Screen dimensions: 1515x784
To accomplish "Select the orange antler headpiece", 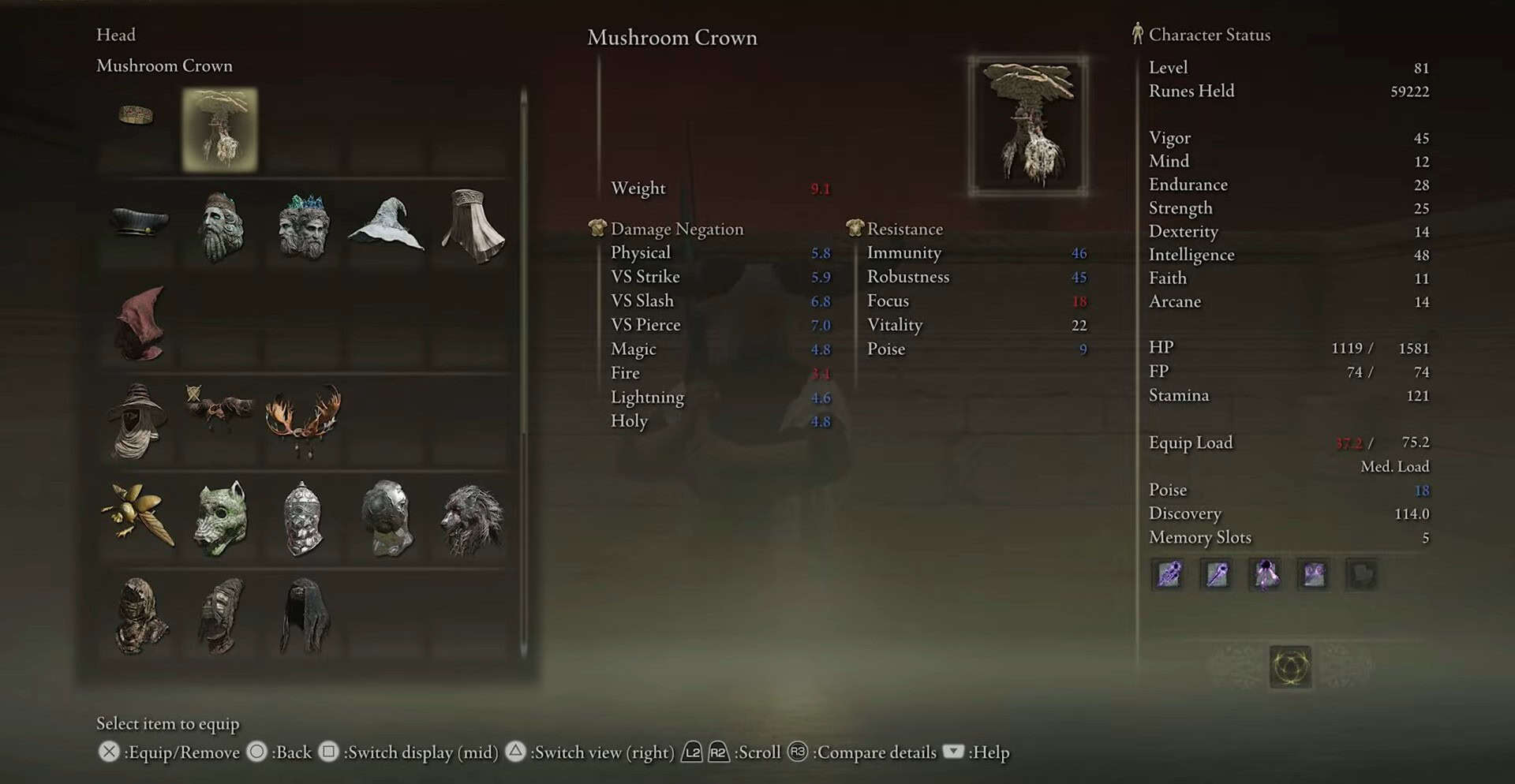I will tap(304, 420).
